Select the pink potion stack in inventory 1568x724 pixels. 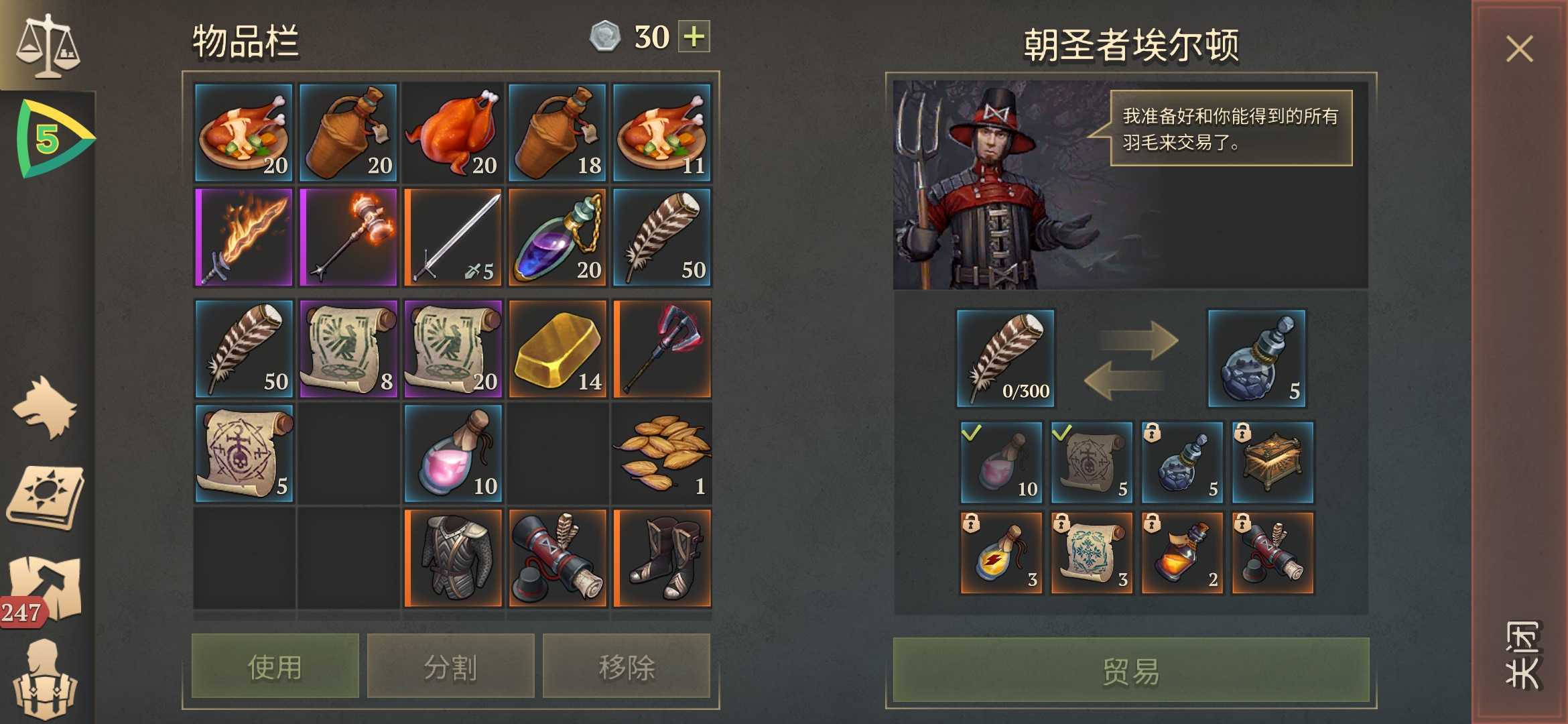(453, 454)
